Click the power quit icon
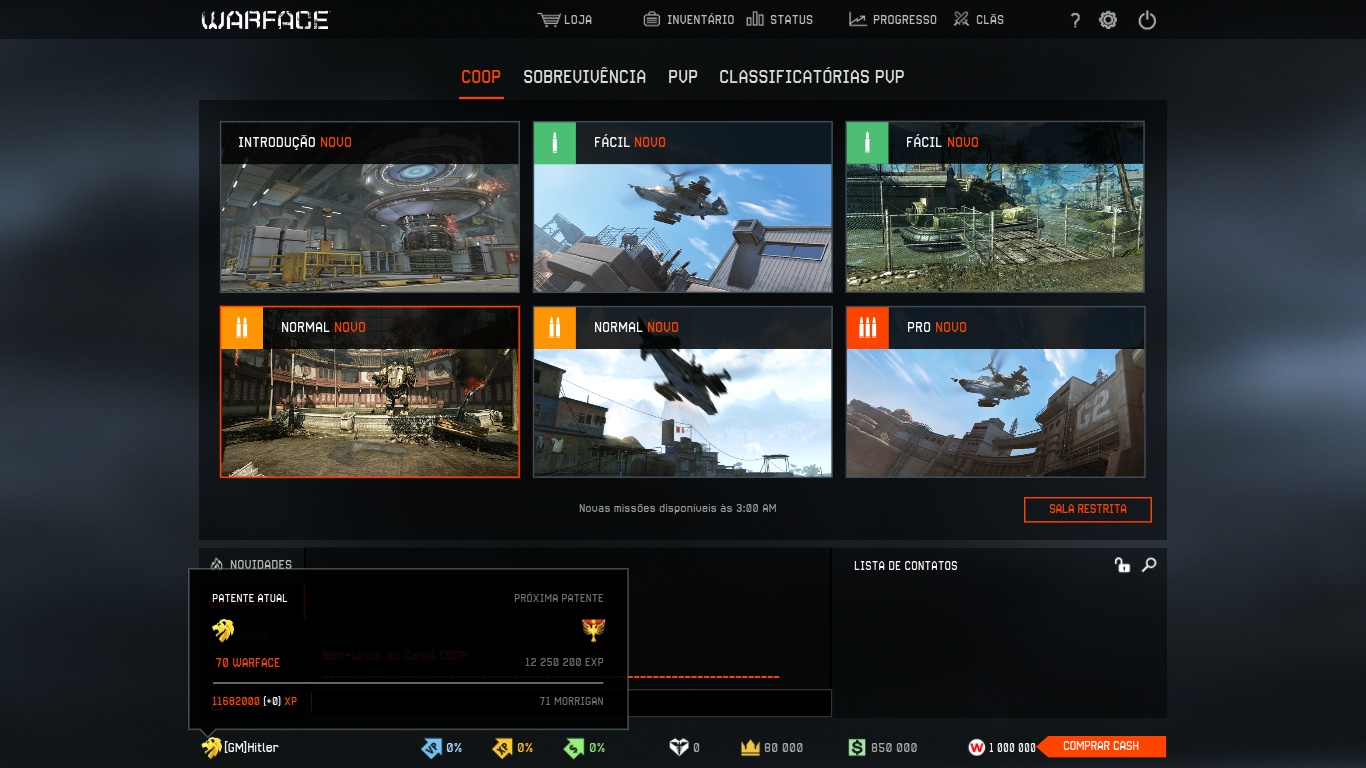 pyautogui.click(x=1147, y=20)
